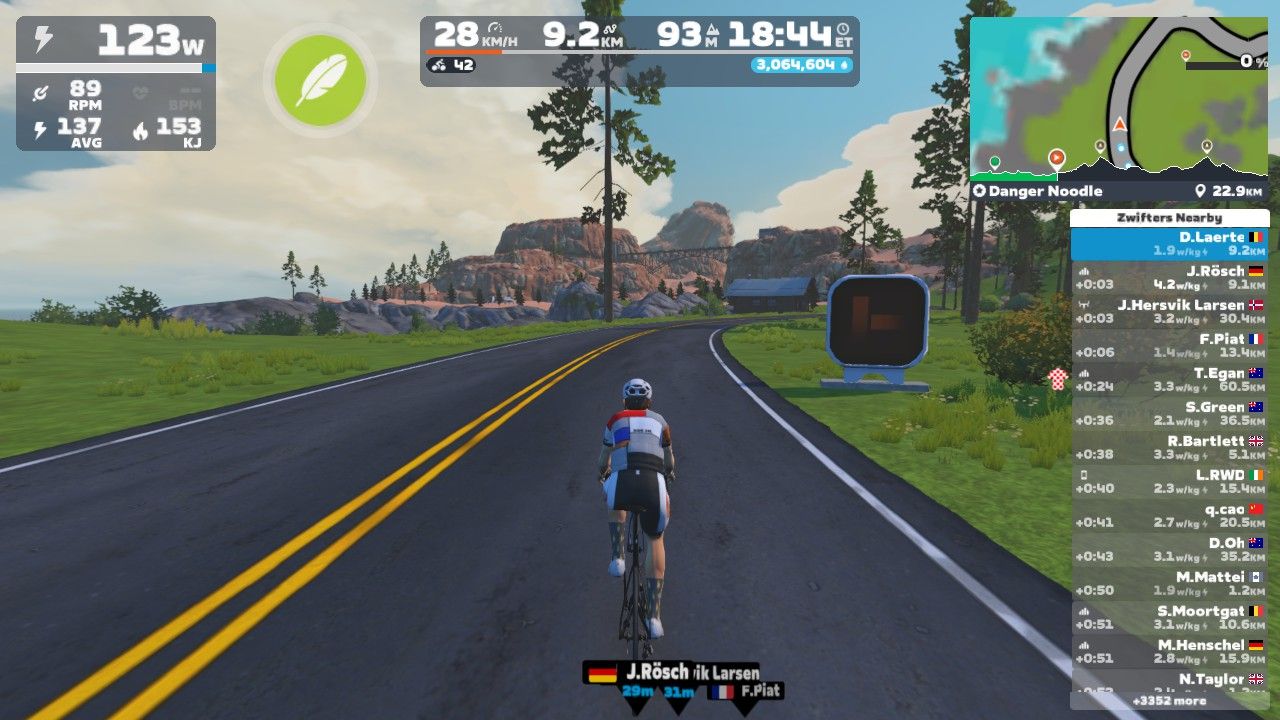
Task: Select J.Rösch in the Zwifters Nearby list
Action: (1169, 278)
